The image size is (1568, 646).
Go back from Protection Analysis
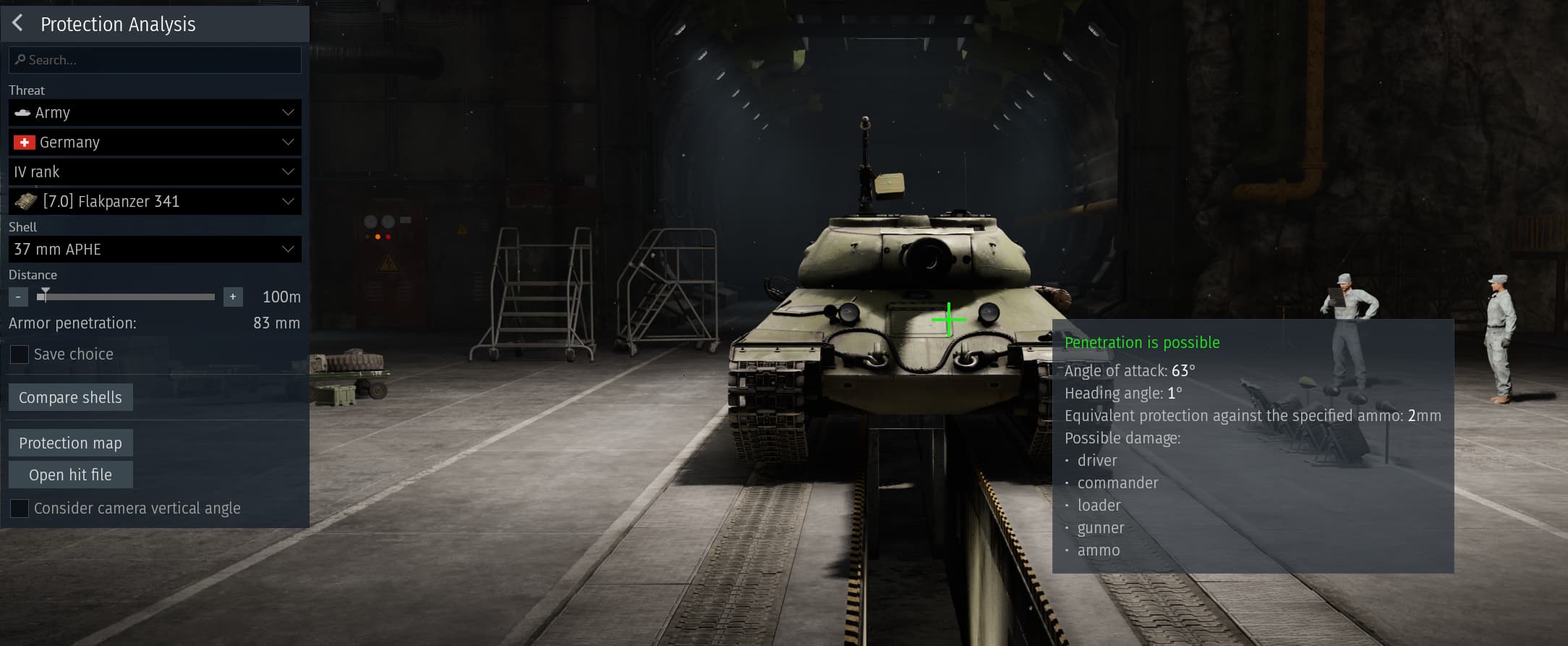coord(18,23)
